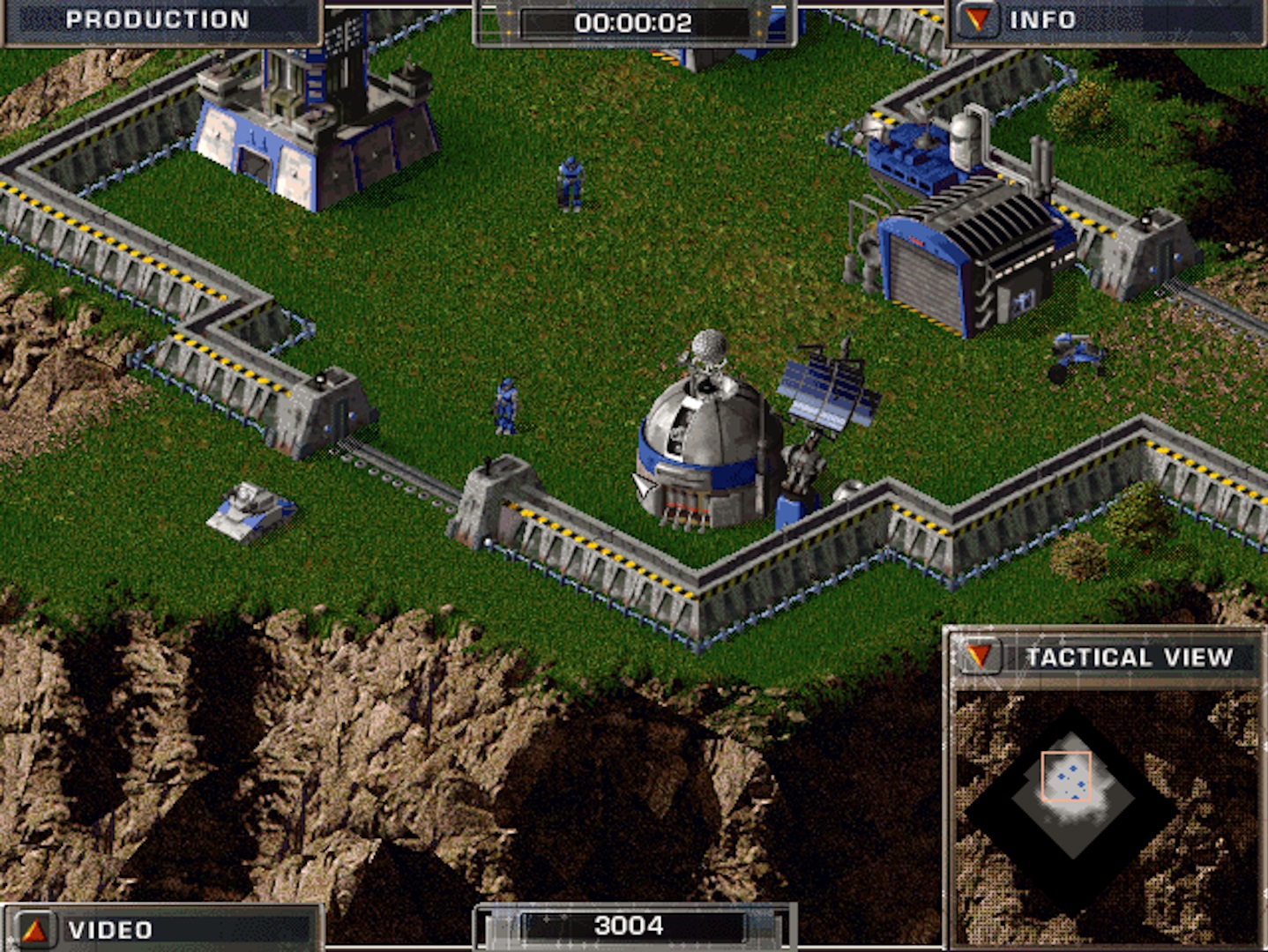
Task: Open the Production panel
Action: [157, 19]
